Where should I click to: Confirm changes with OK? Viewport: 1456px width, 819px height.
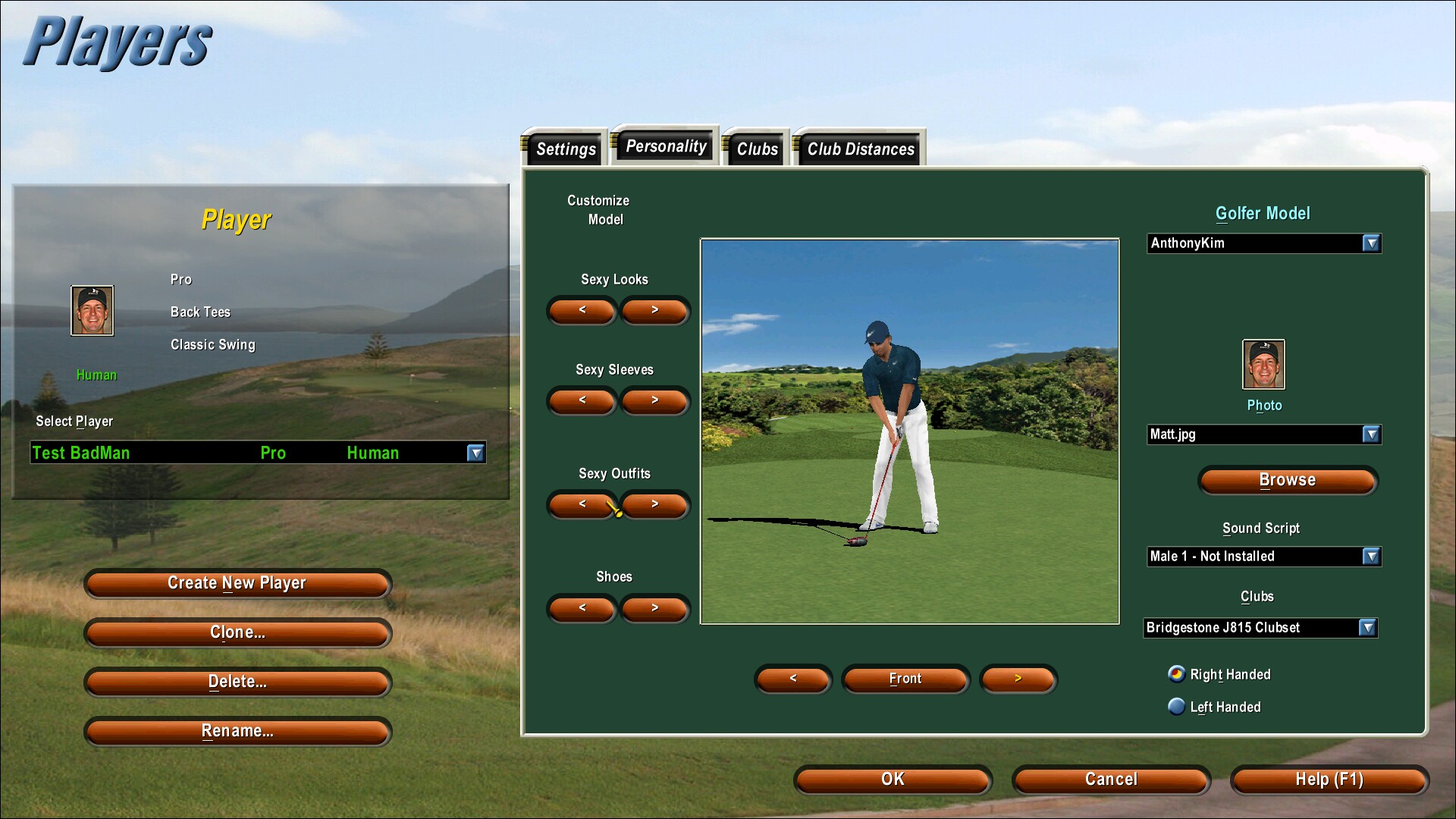pos(893,780)
